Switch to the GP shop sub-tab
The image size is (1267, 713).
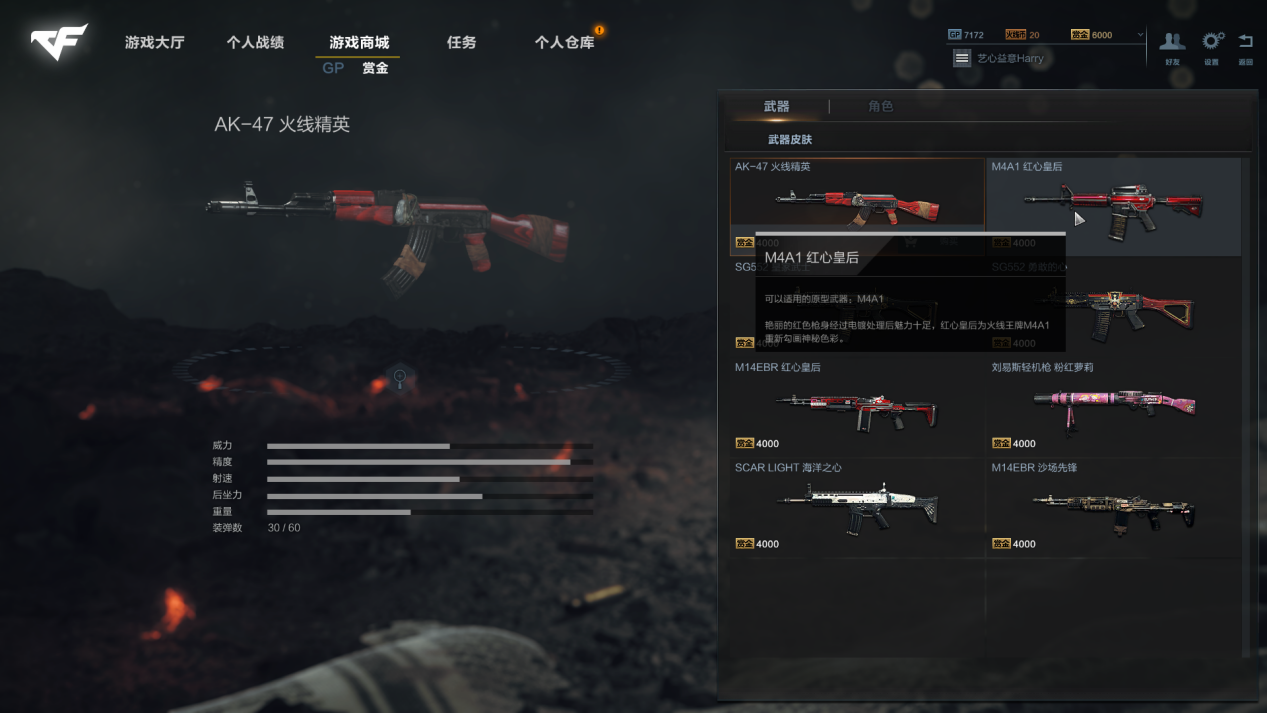(333, 68)
